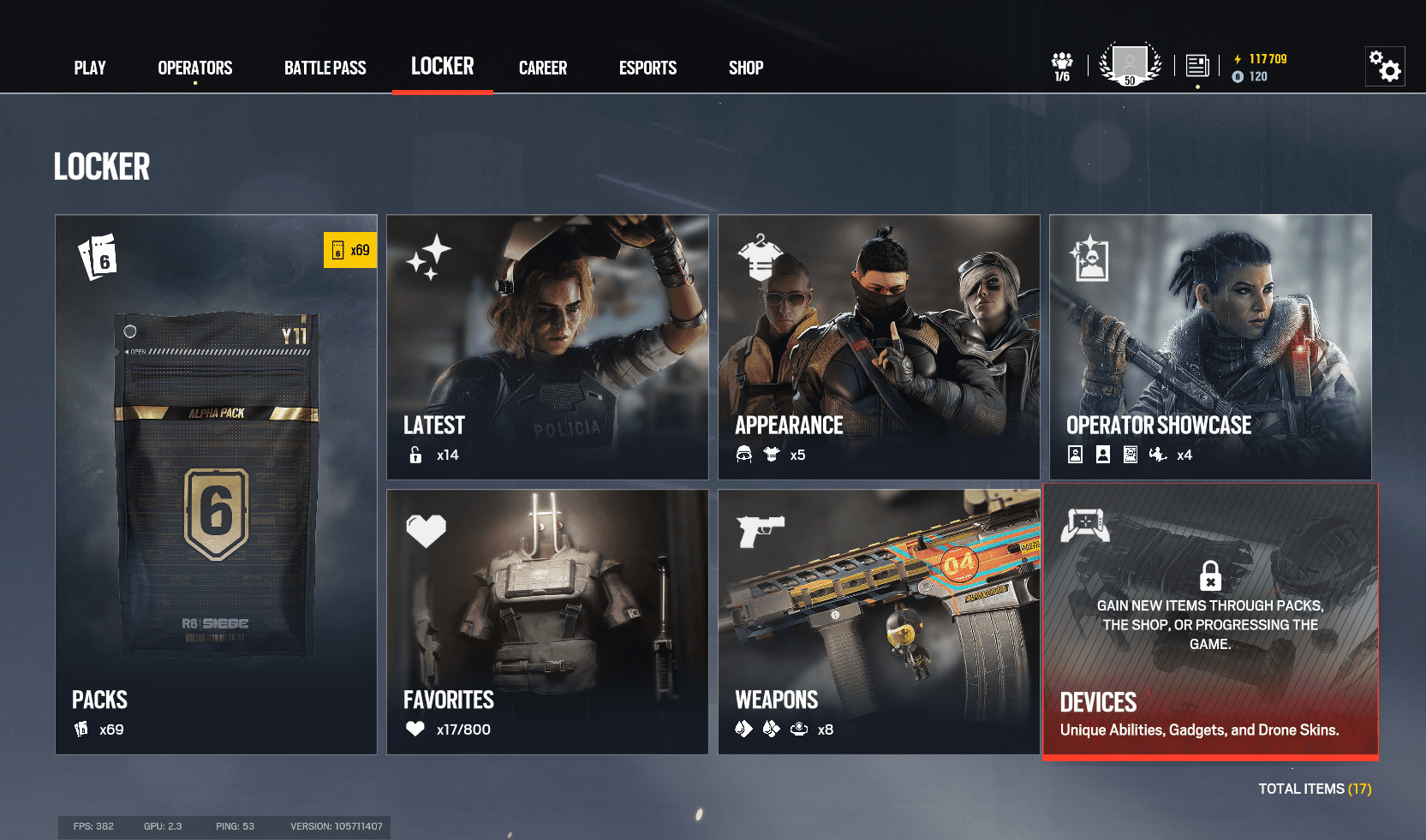Click the R6 Credits coin icon
This screenshot has height=840, width=1426.
point(1237,76)
